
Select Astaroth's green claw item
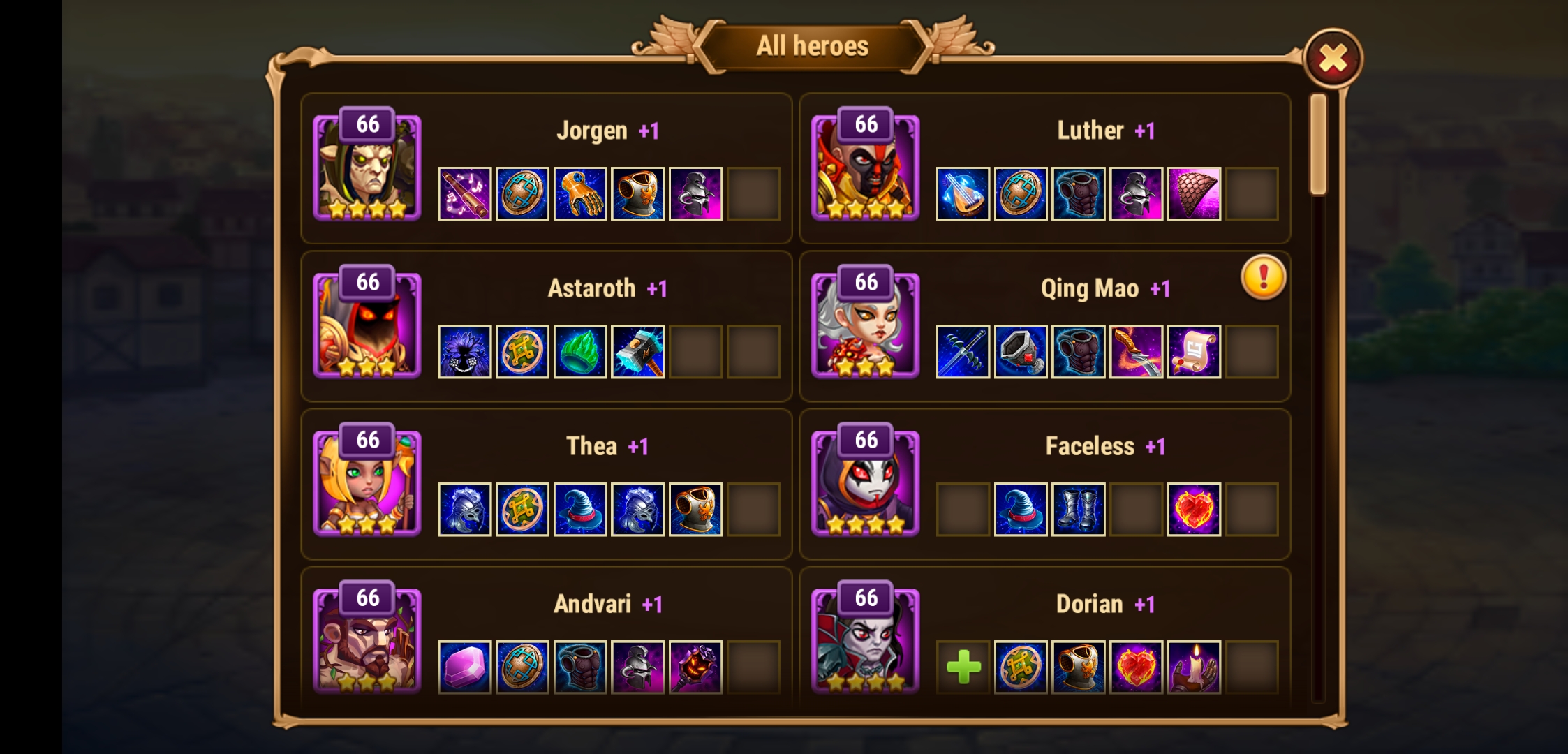[x=581, y=351]
